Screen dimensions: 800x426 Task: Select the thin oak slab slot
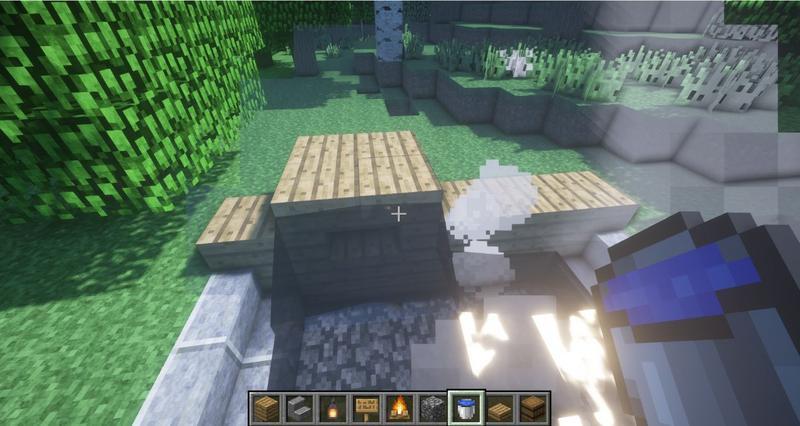[x=501, y=408]
